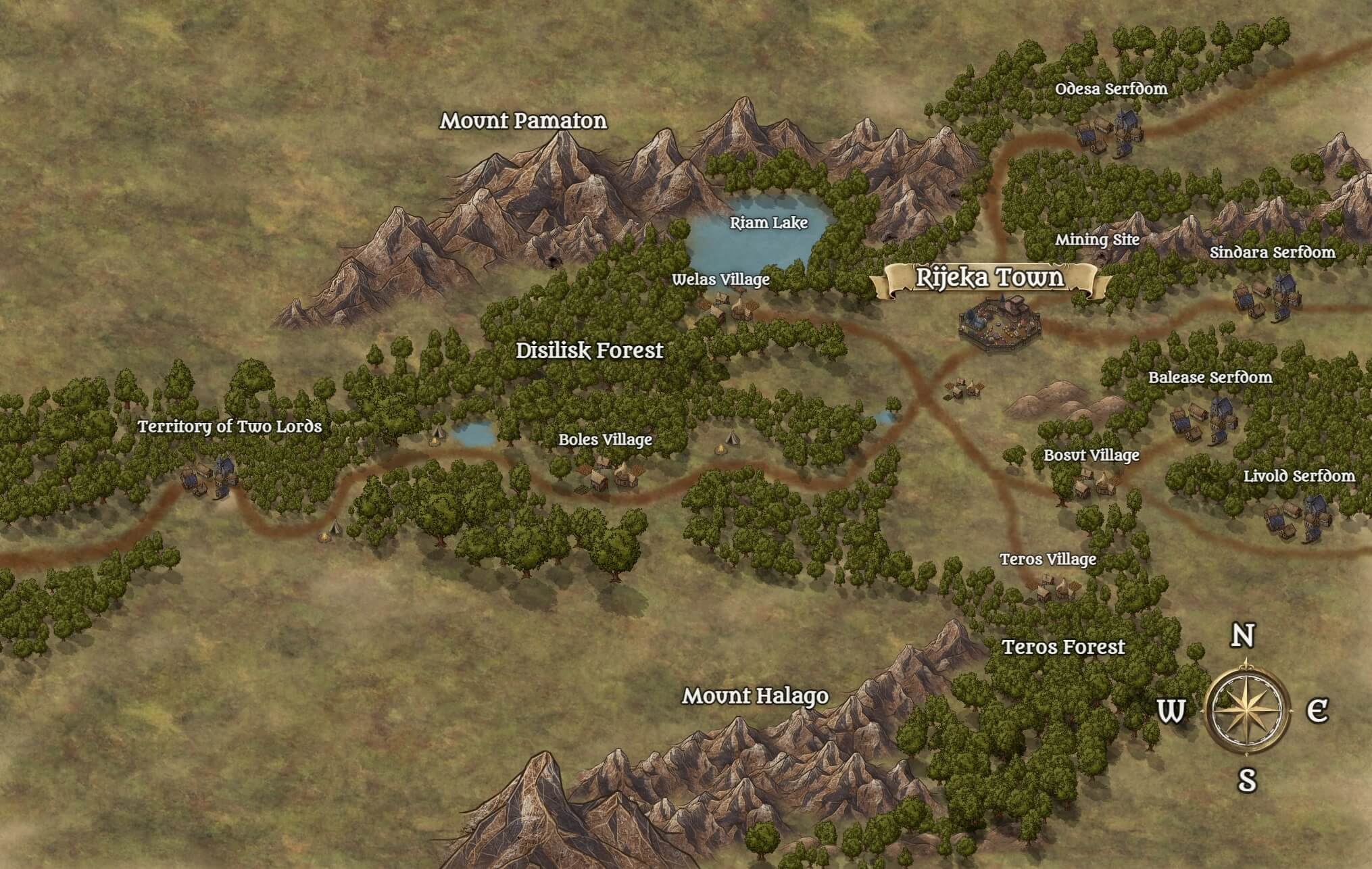Choose Odesa Serfdom on the map

1111,89
